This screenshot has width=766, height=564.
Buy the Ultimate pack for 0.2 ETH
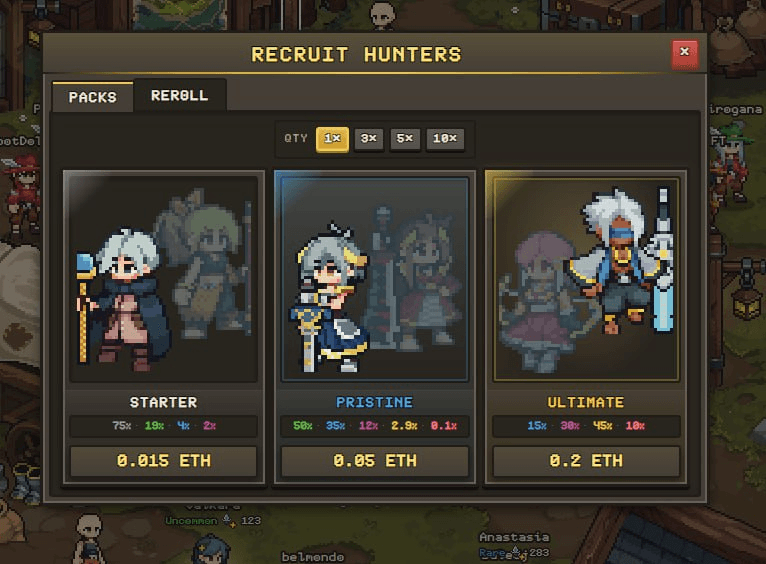pos(586,461)
